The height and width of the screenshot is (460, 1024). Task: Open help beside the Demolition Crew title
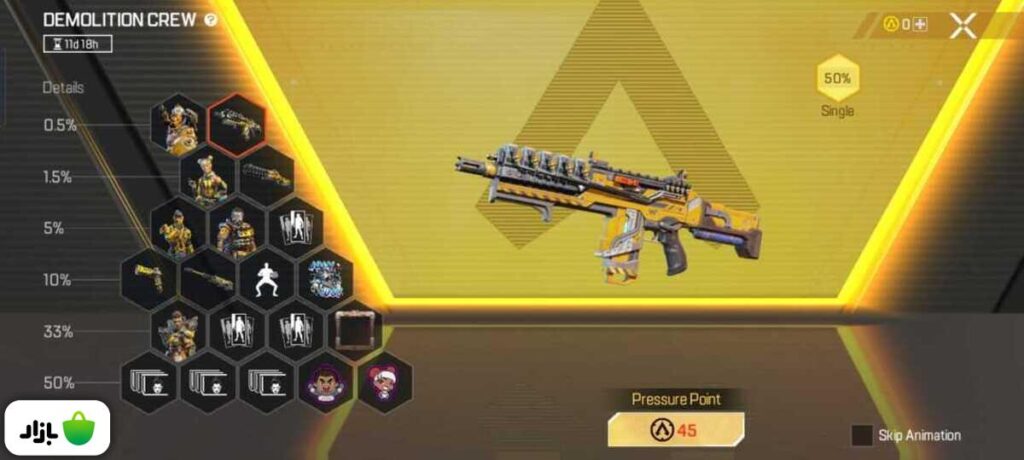[210, 20]
